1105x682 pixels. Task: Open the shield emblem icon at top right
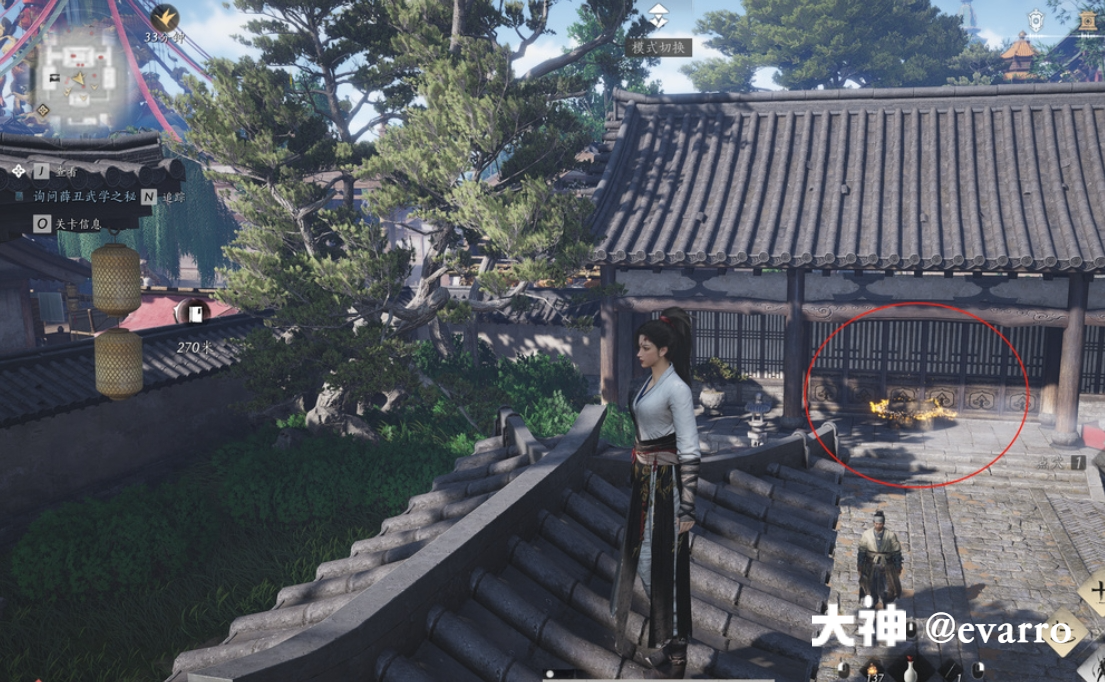click(x=1037, y=20)
